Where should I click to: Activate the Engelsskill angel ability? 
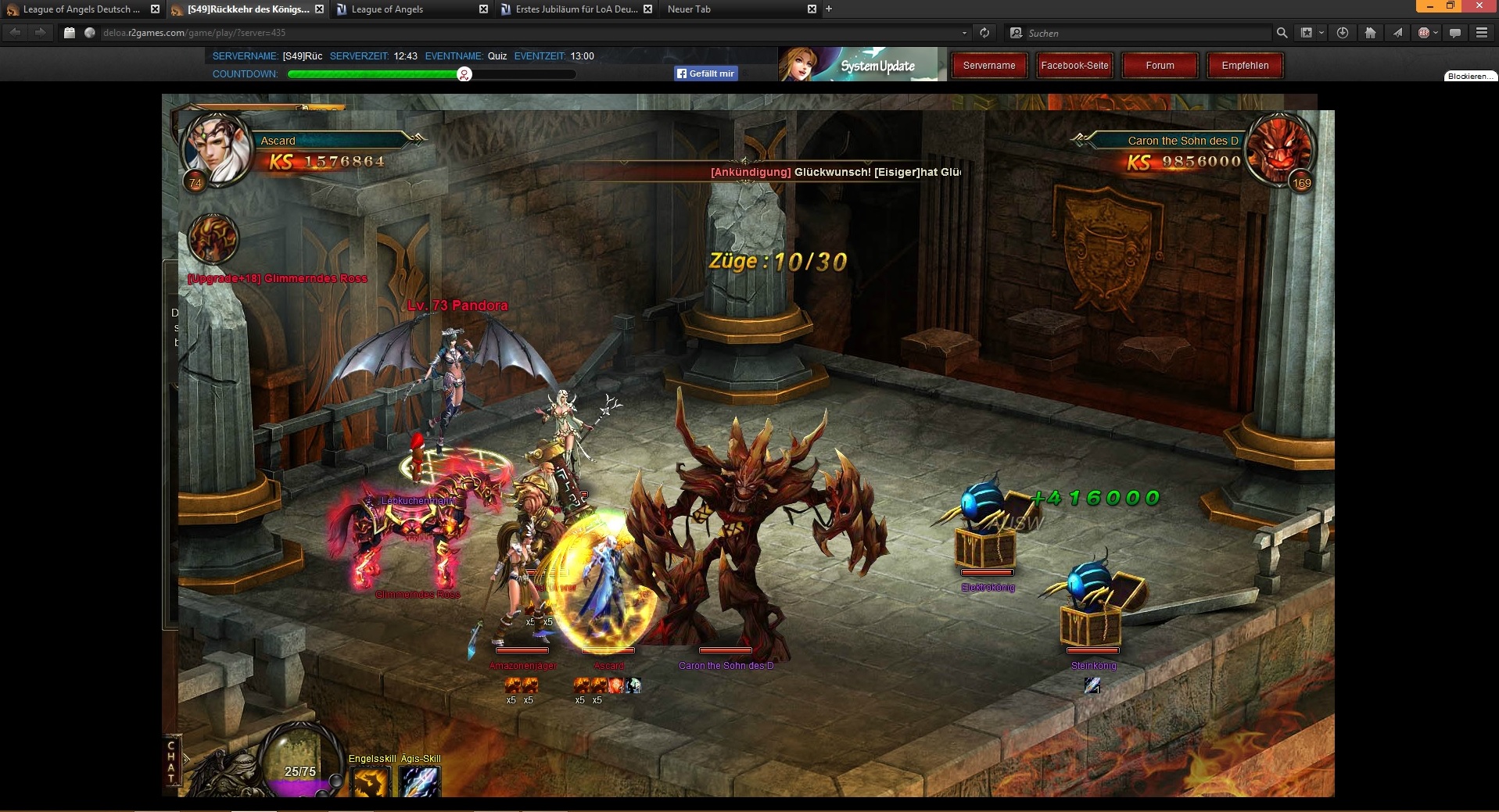[x=371, y=782]
